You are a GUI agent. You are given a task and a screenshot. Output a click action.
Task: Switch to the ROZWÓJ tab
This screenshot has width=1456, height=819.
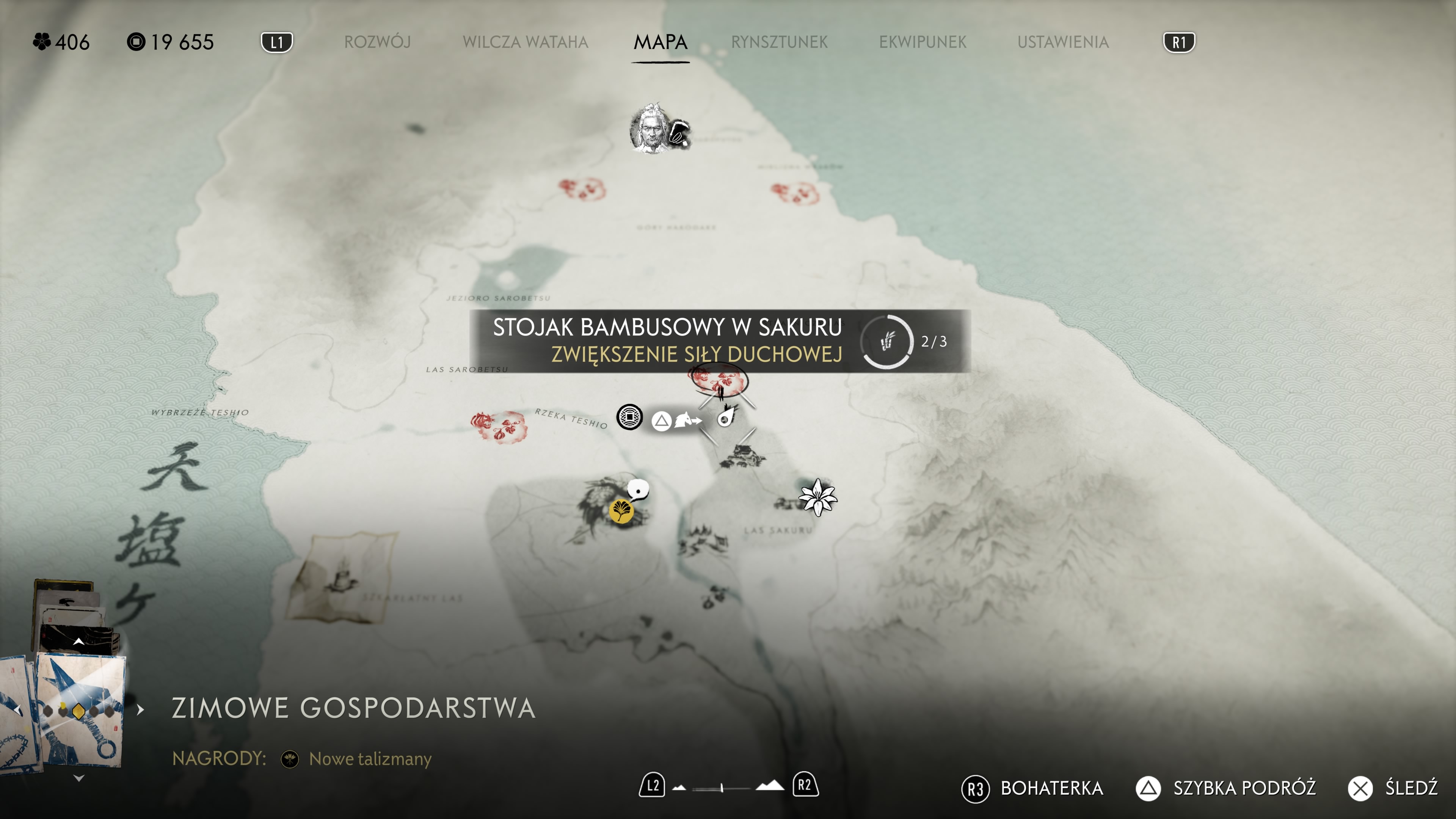click(x=377, y=42)
